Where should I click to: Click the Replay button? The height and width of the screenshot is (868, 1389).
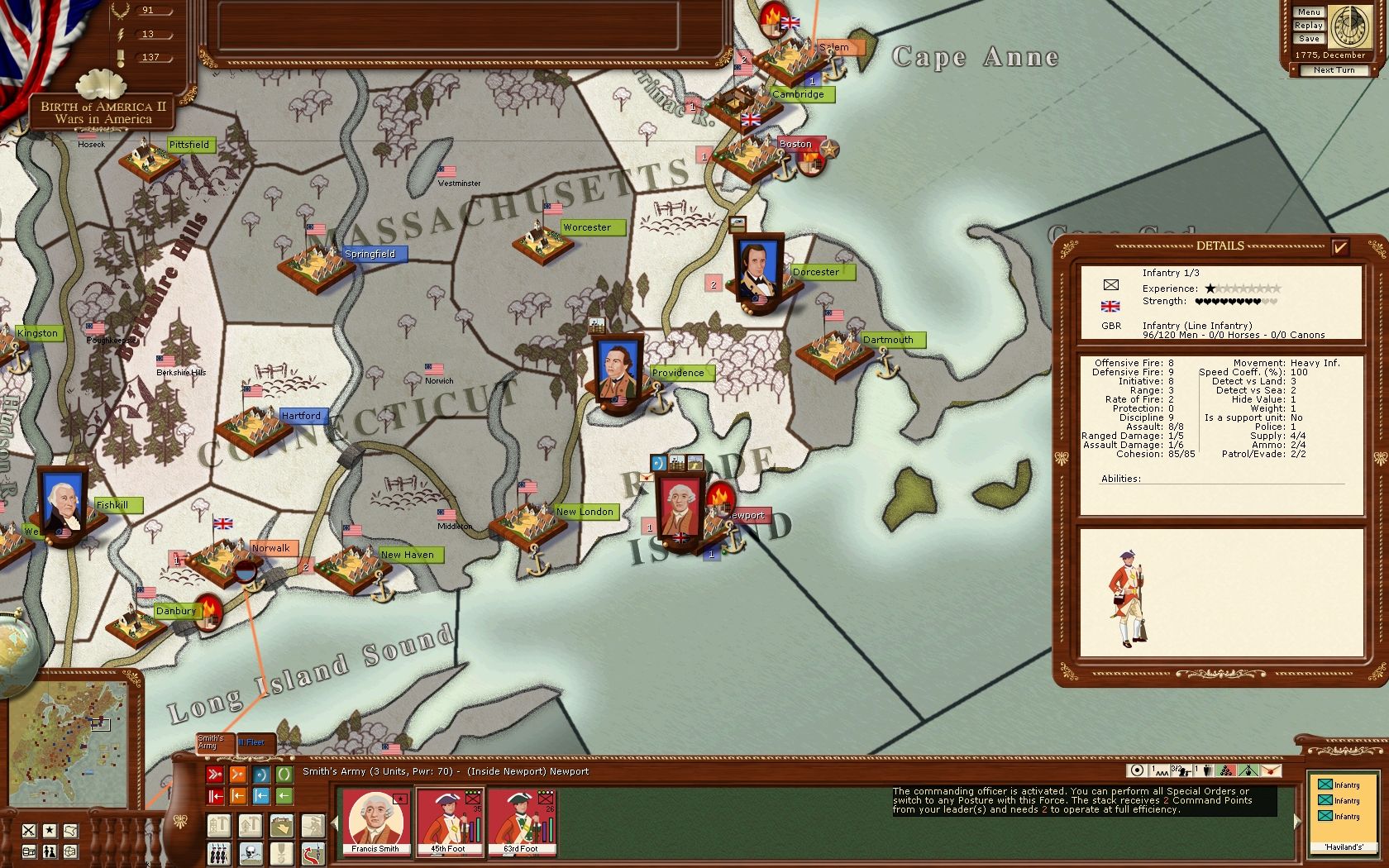click(1308, 26)
